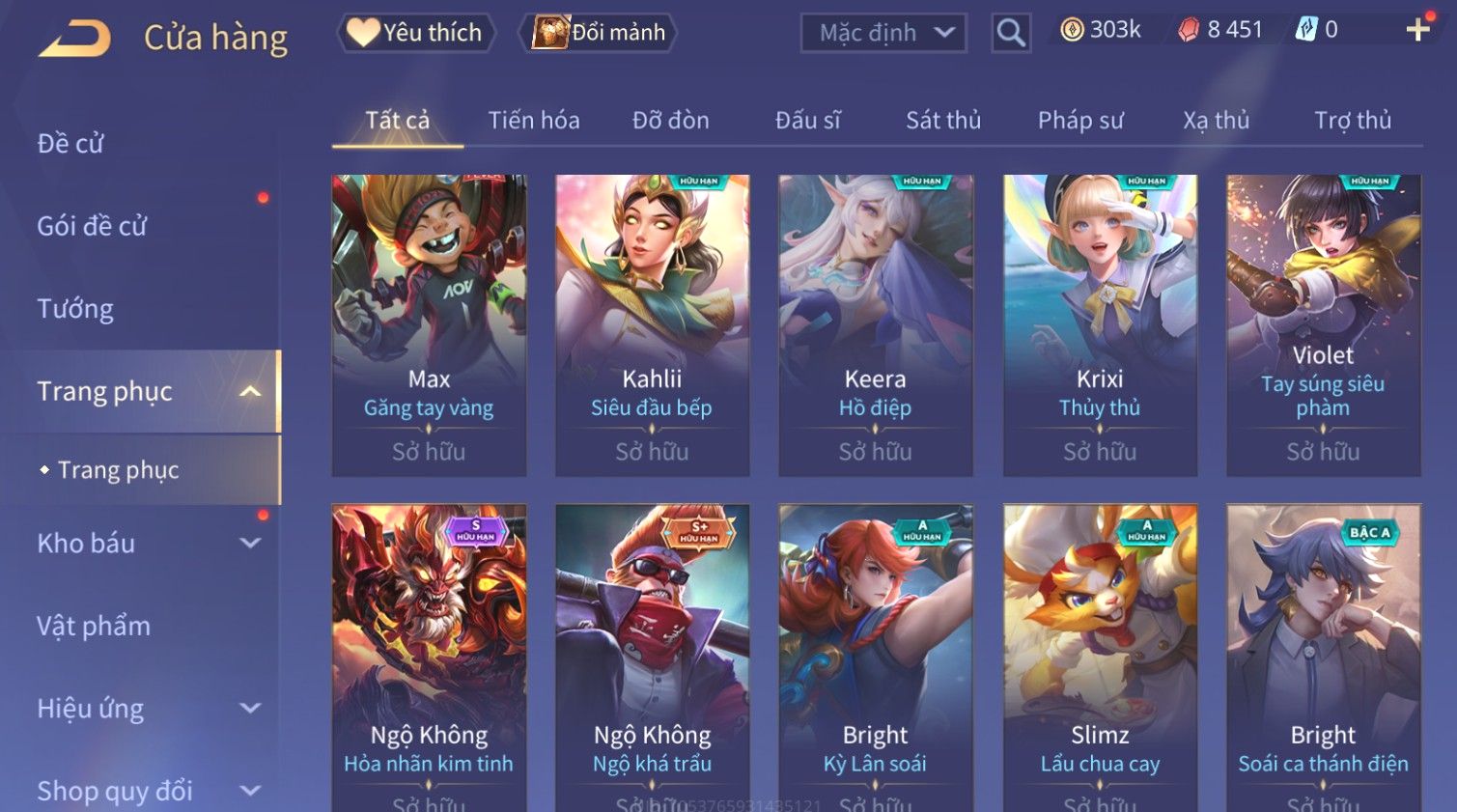
Task: Open the Tướng heroes menu
Action: point(75,309)
